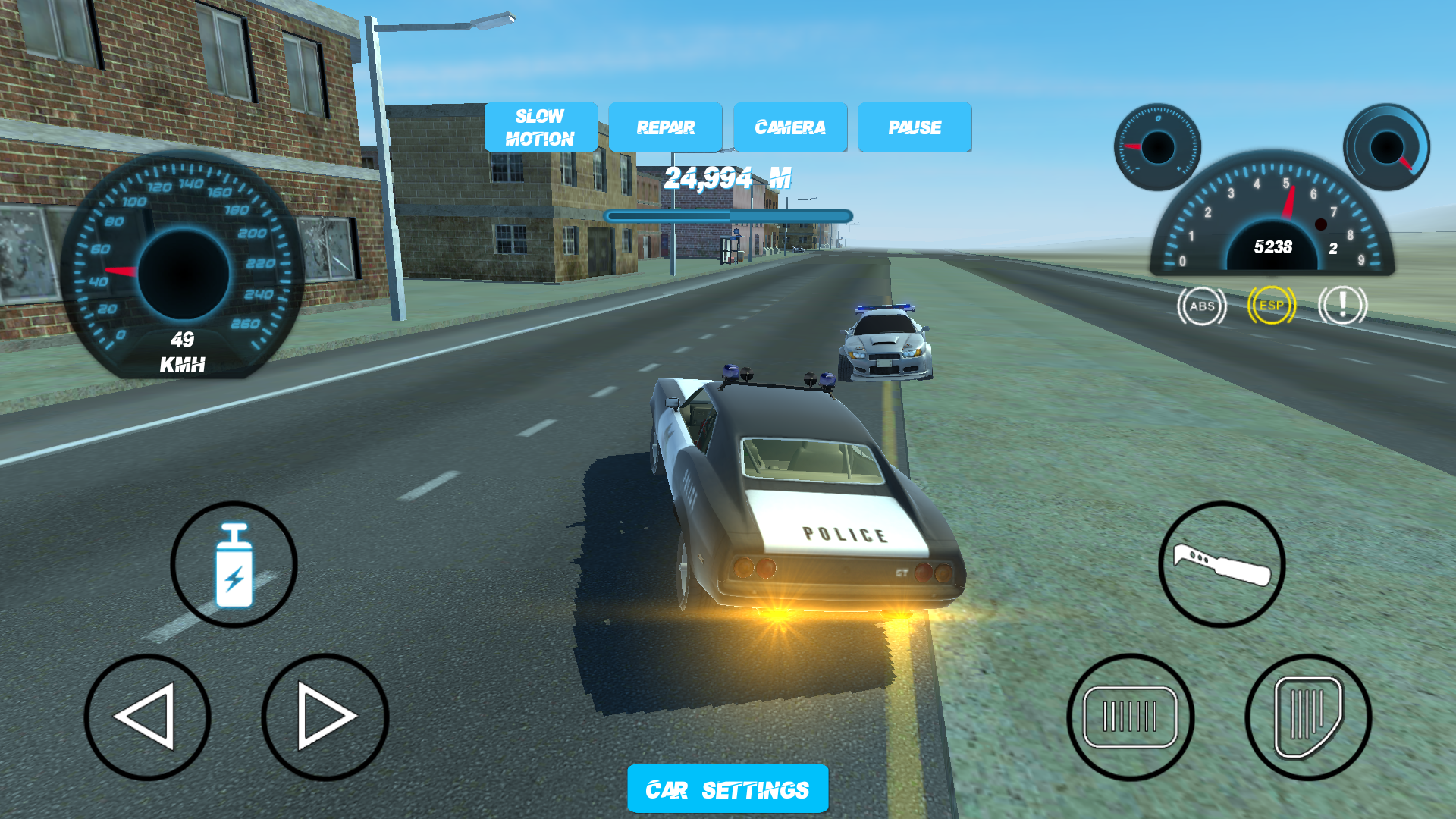Open Car Settings
This screenshot has width=1456, height=819.
[726, 788]
